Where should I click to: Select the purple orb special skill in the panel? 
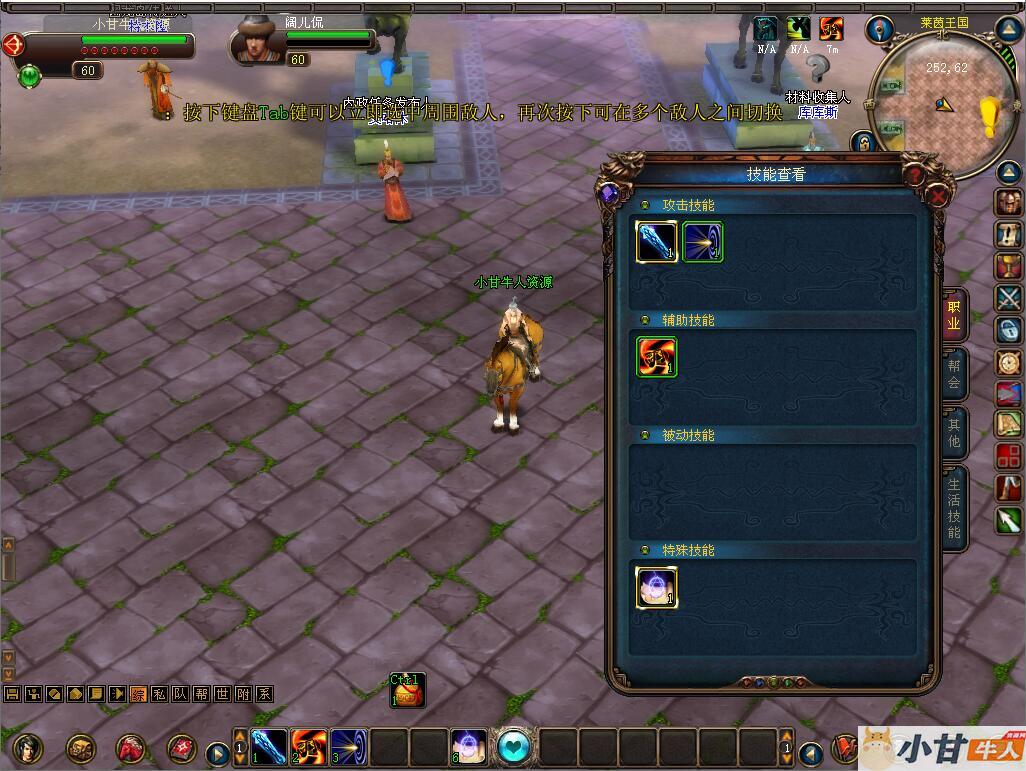657,587
